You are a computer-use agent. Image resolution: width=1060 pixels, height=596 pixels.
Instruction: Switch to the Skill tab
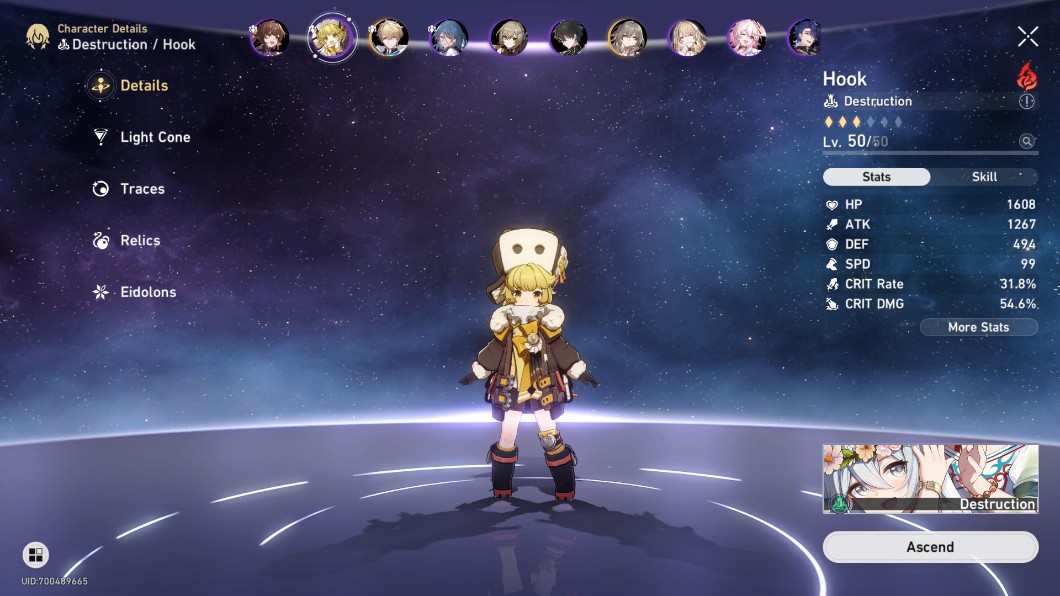click(x=984, y=177)
